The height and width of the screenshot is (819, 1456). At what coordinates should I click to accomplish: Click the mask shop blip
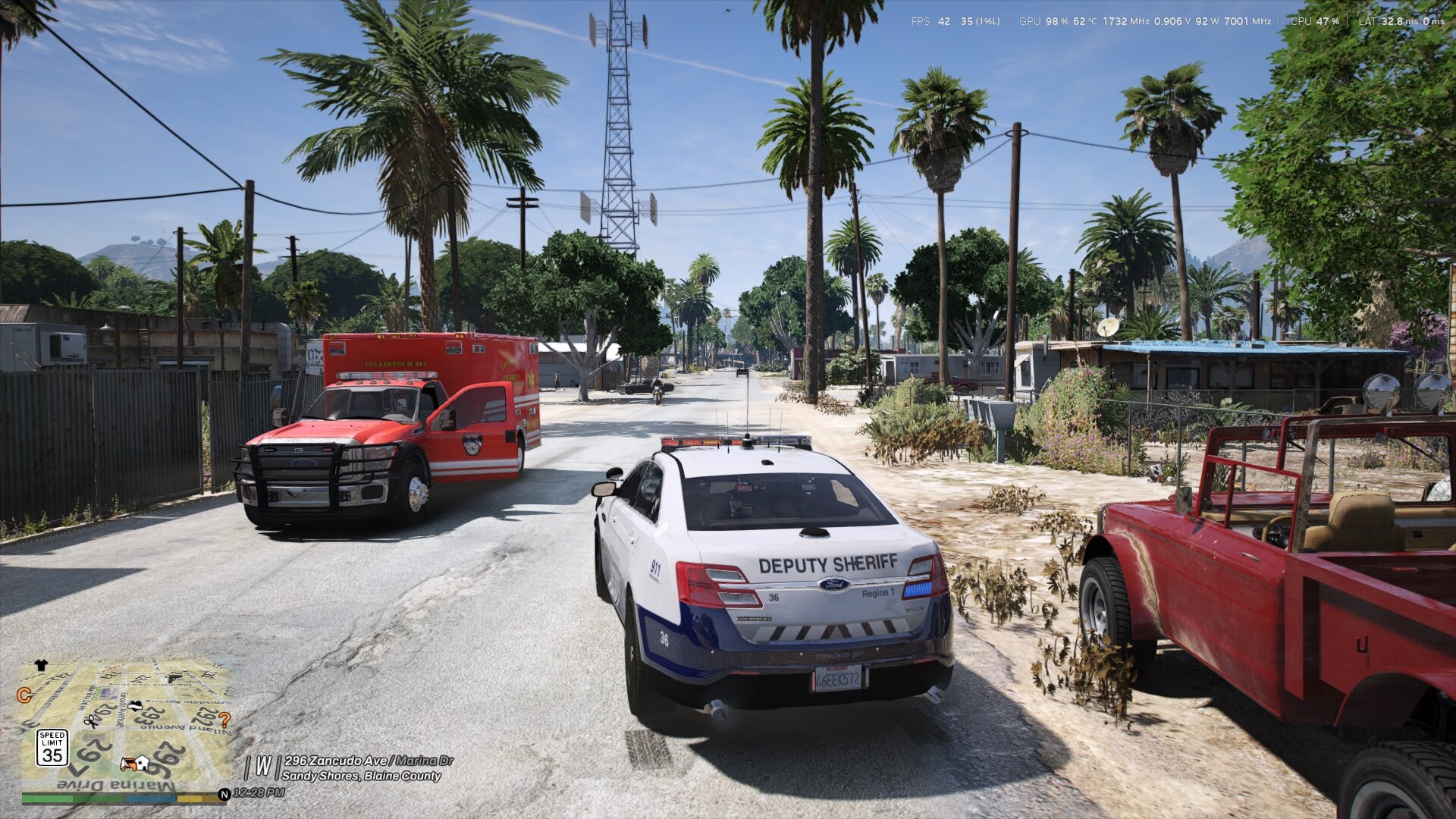[135, 706]
